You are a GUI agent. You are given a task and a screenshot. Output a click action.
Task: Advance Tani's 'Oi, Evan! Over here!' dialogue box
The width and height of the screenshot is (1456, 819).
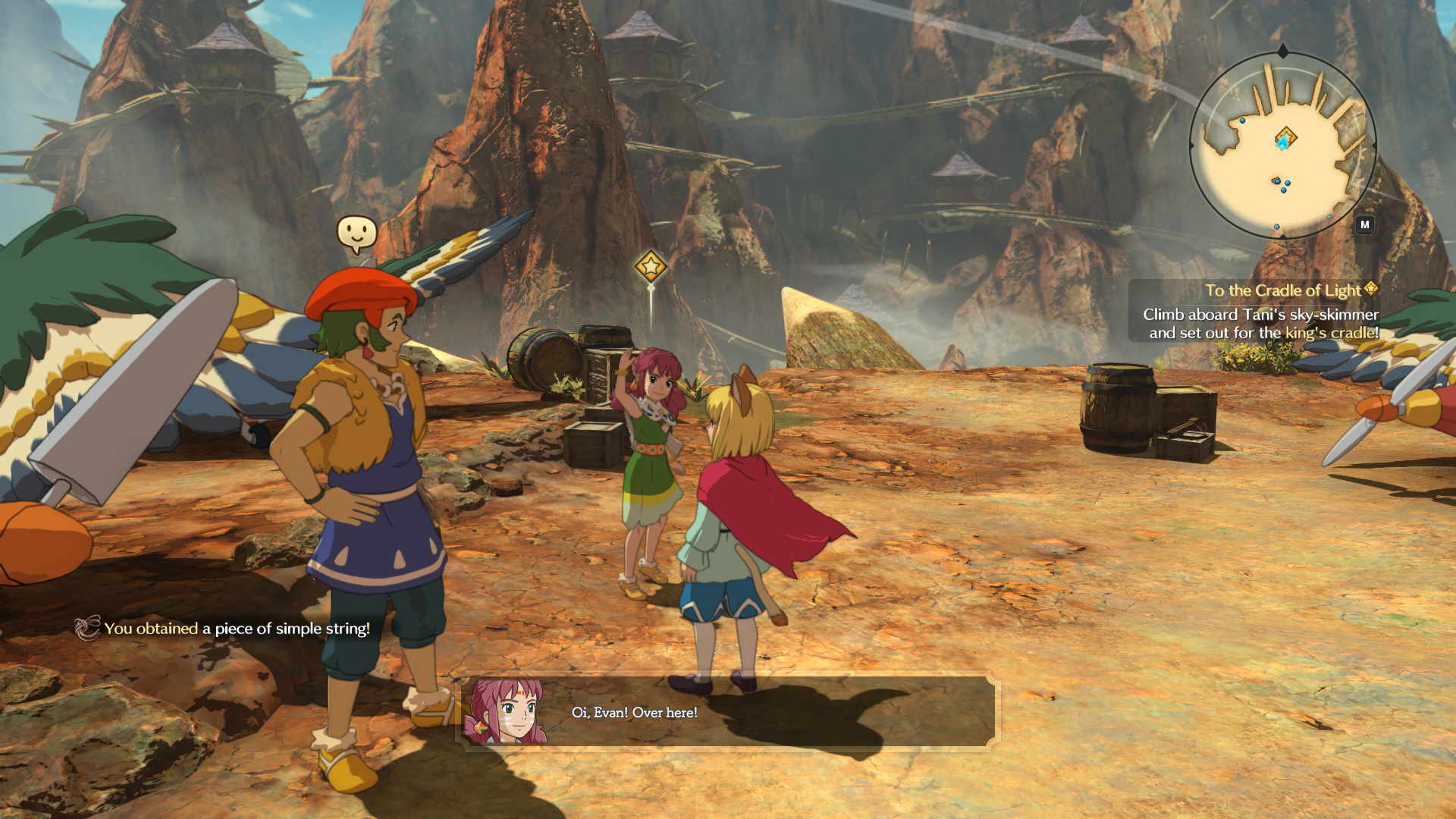728,712
